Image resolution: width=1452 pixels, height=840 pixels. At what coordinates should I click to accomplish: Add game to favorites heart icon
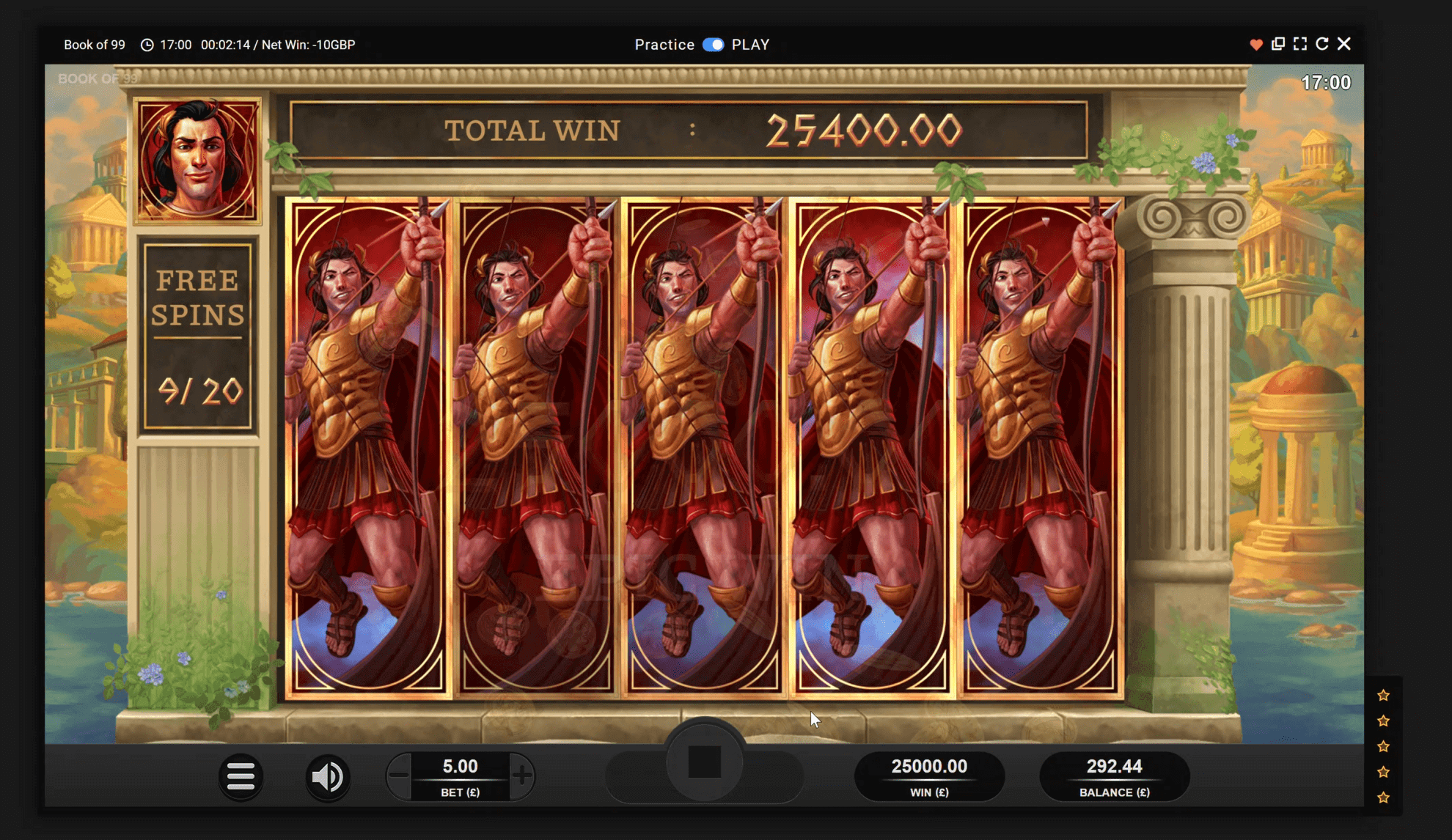point(1255,45)
